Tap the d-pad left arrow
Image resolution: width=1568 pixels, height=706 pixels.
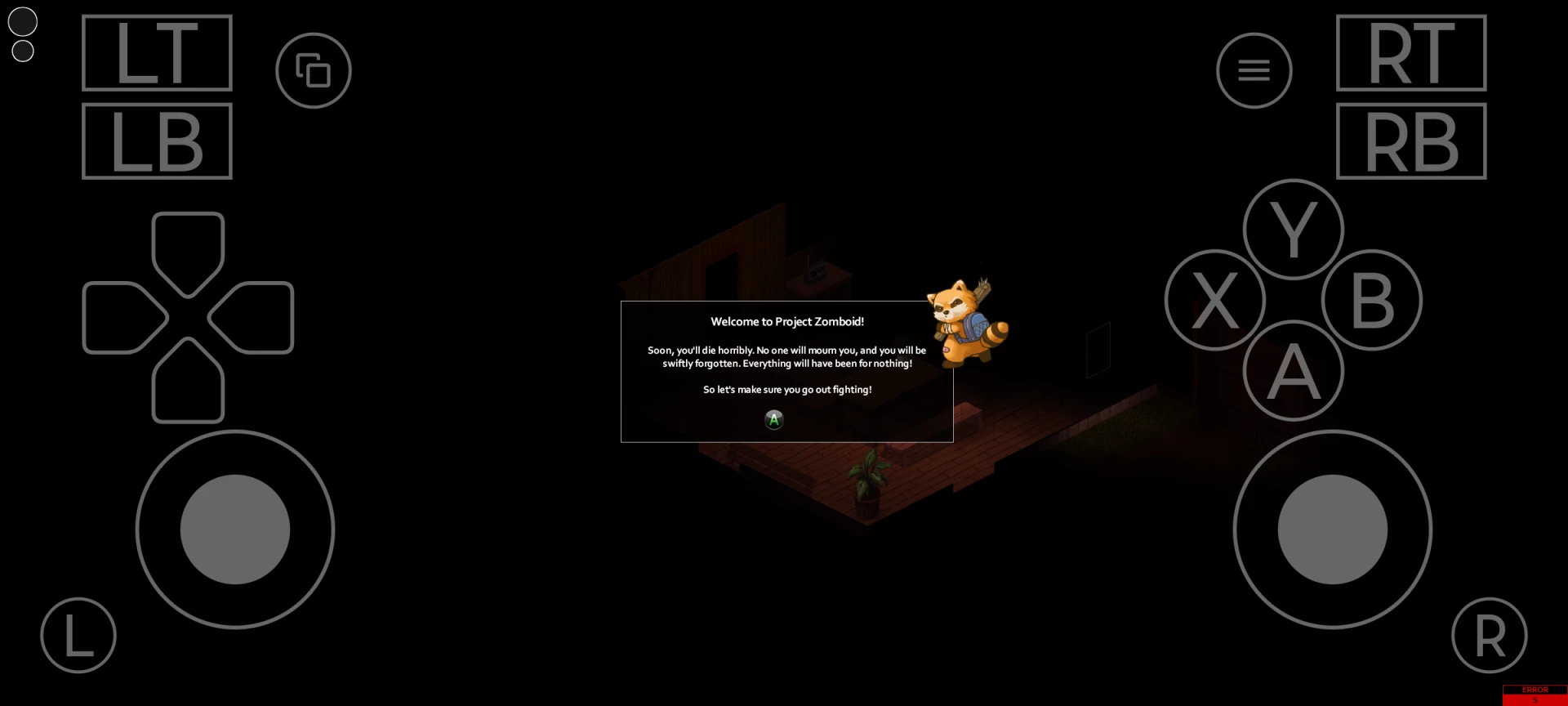click(121, 317)
